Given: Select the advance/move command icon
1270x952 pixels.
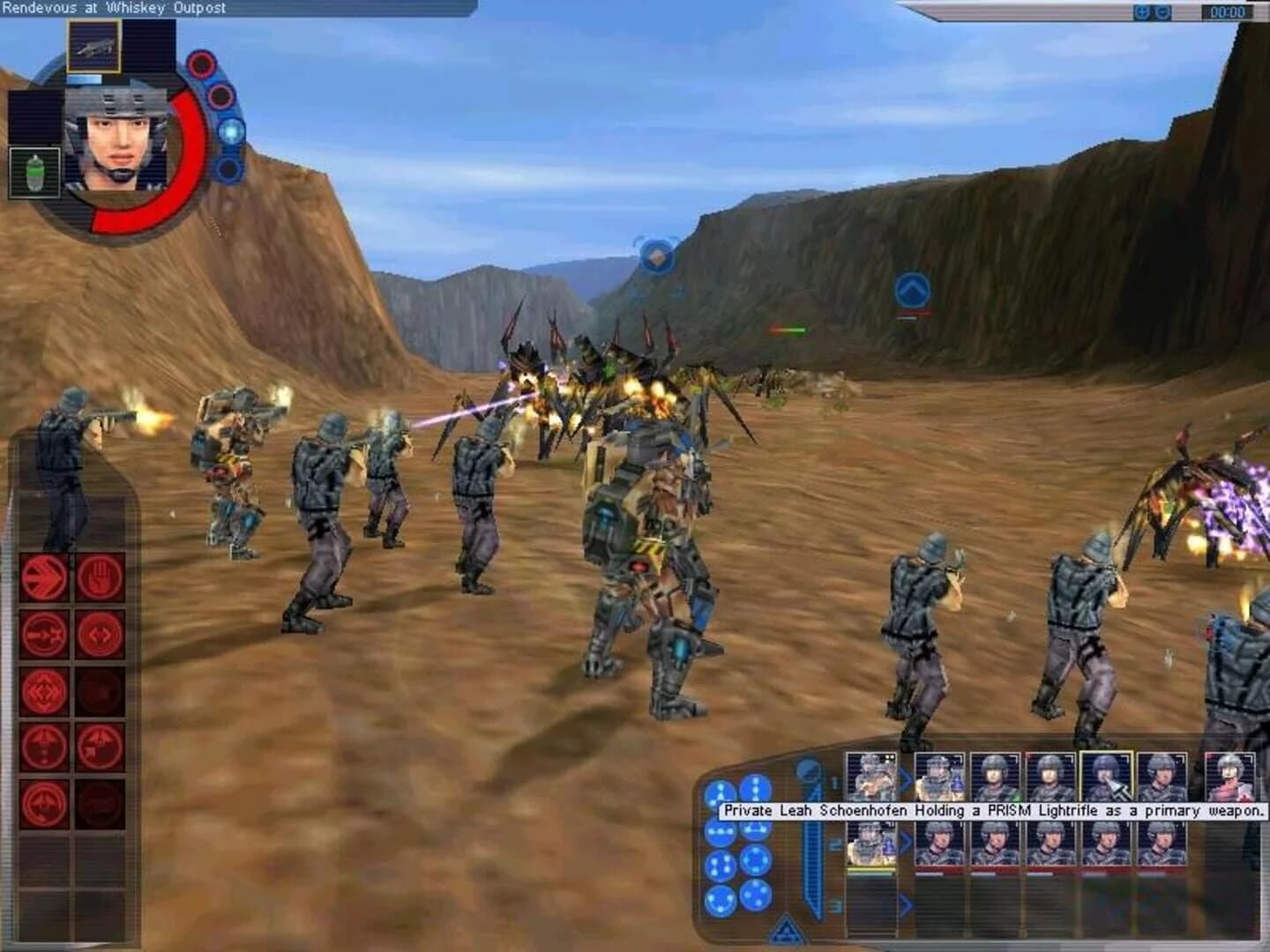Looking at the screenshot, I should point(42,574).
